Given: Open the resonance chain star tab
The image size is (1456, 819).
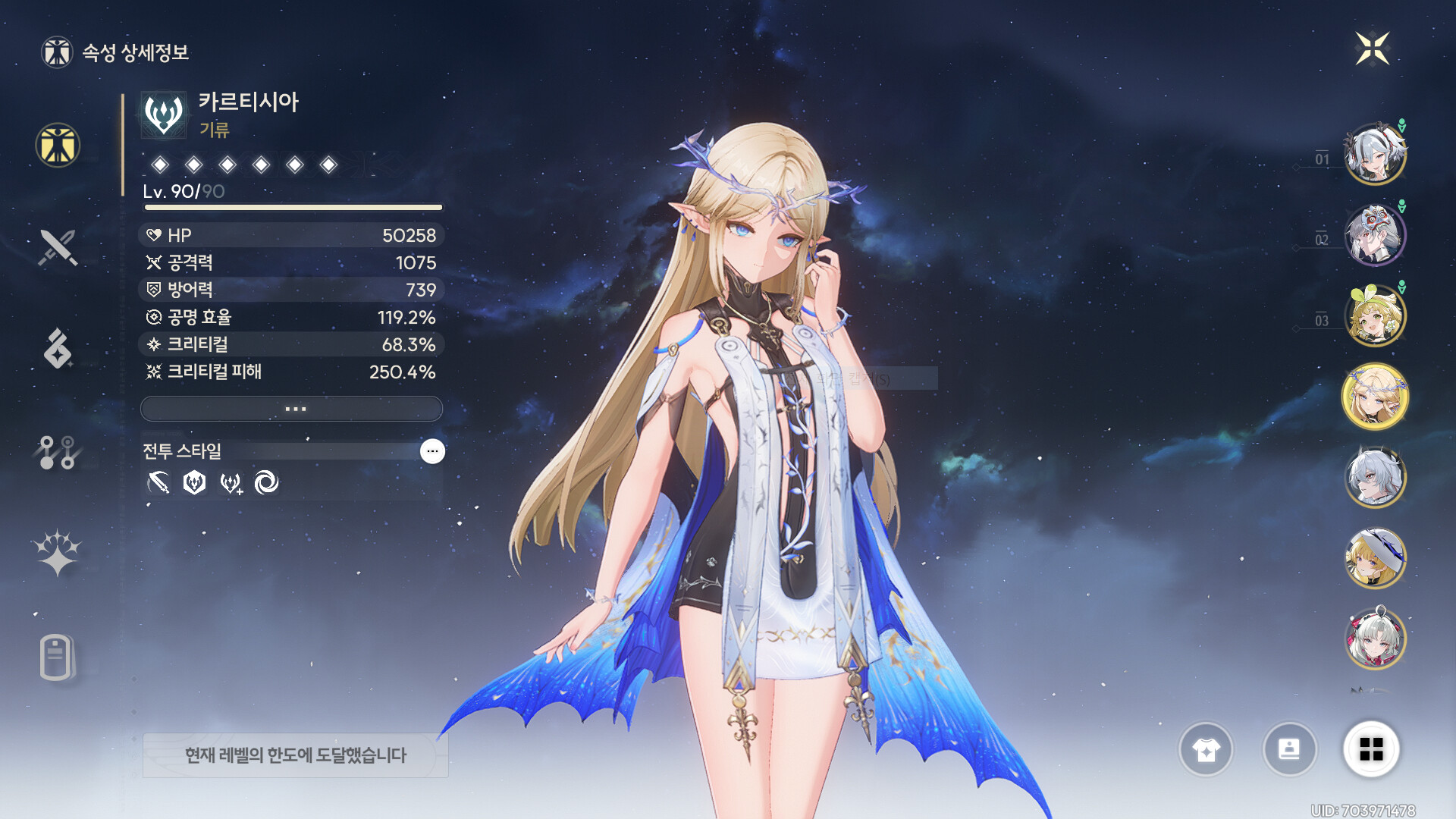Looking at the screenshot, I should pyautogui.click(x=58, y=553).
